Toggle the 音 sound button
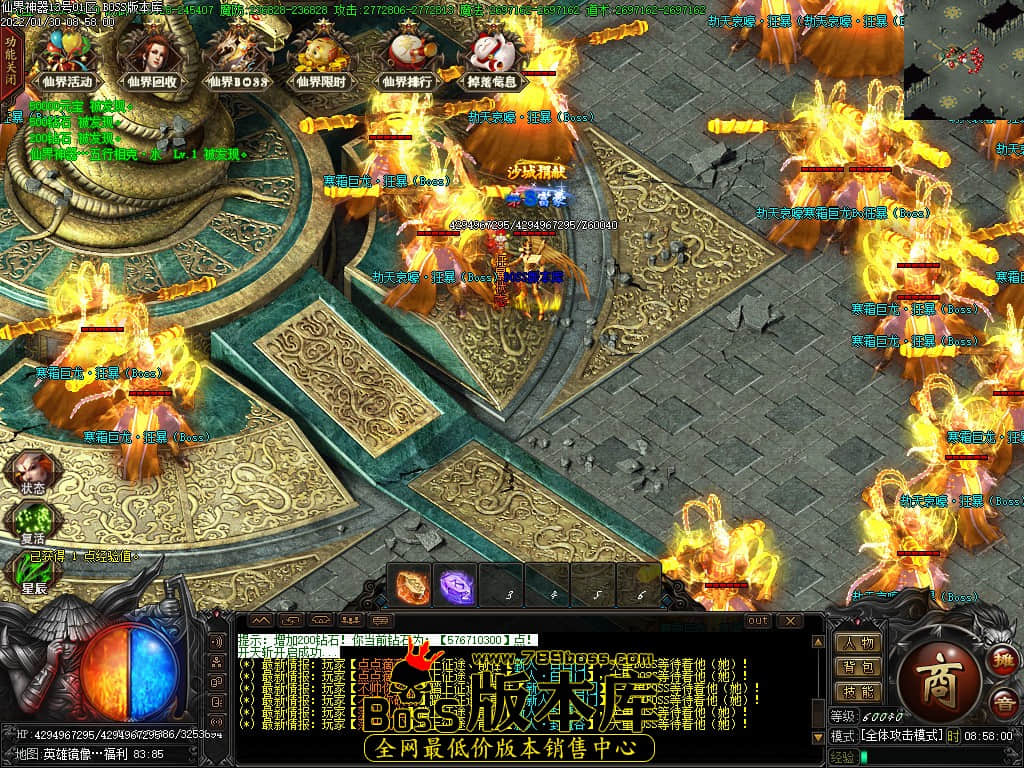The width and height of the screenshot is (1024, 768). point(1002,703)
